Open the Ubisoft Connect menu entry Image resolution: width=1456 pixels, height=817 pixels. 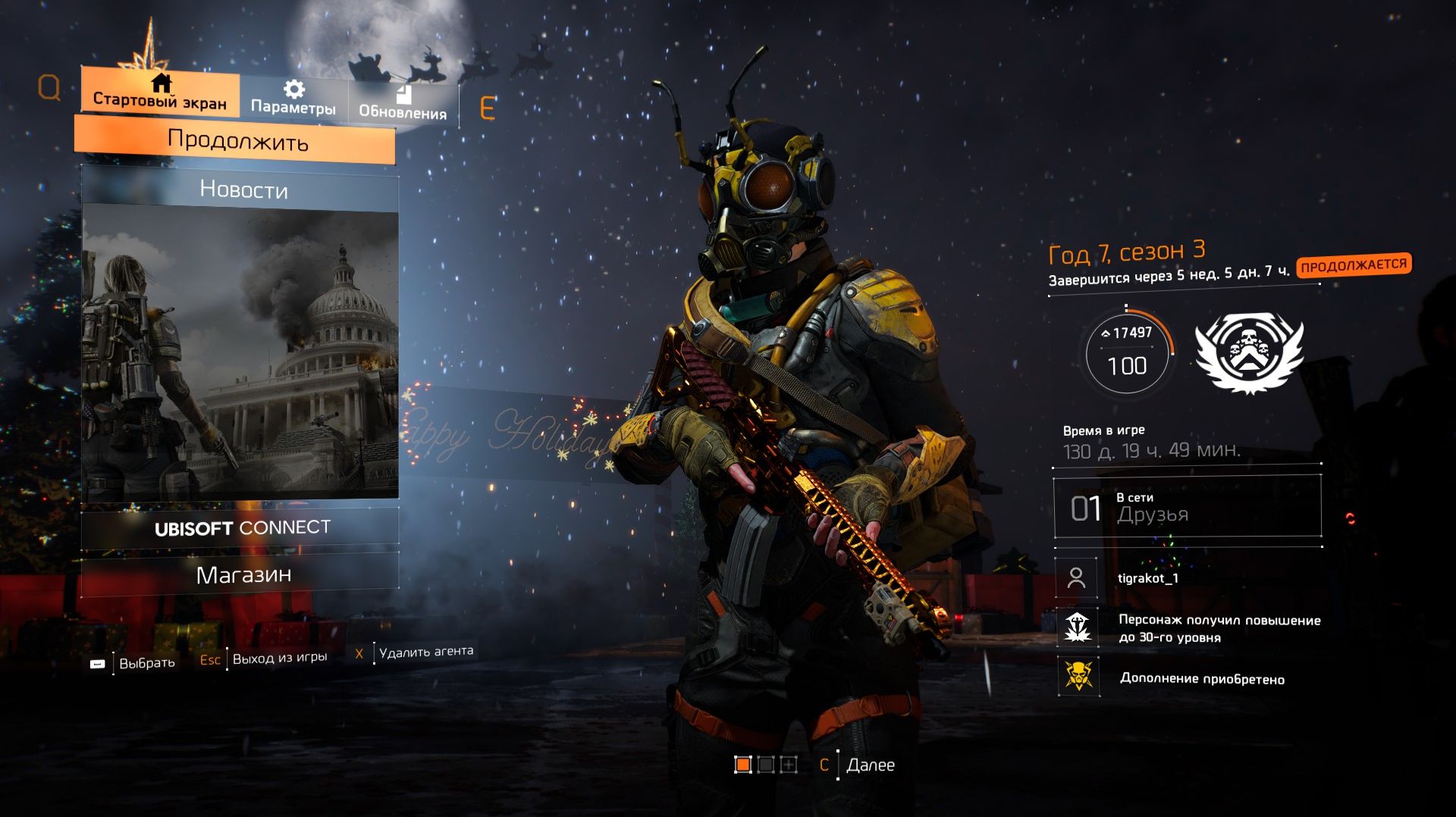(x=241, y=527)
